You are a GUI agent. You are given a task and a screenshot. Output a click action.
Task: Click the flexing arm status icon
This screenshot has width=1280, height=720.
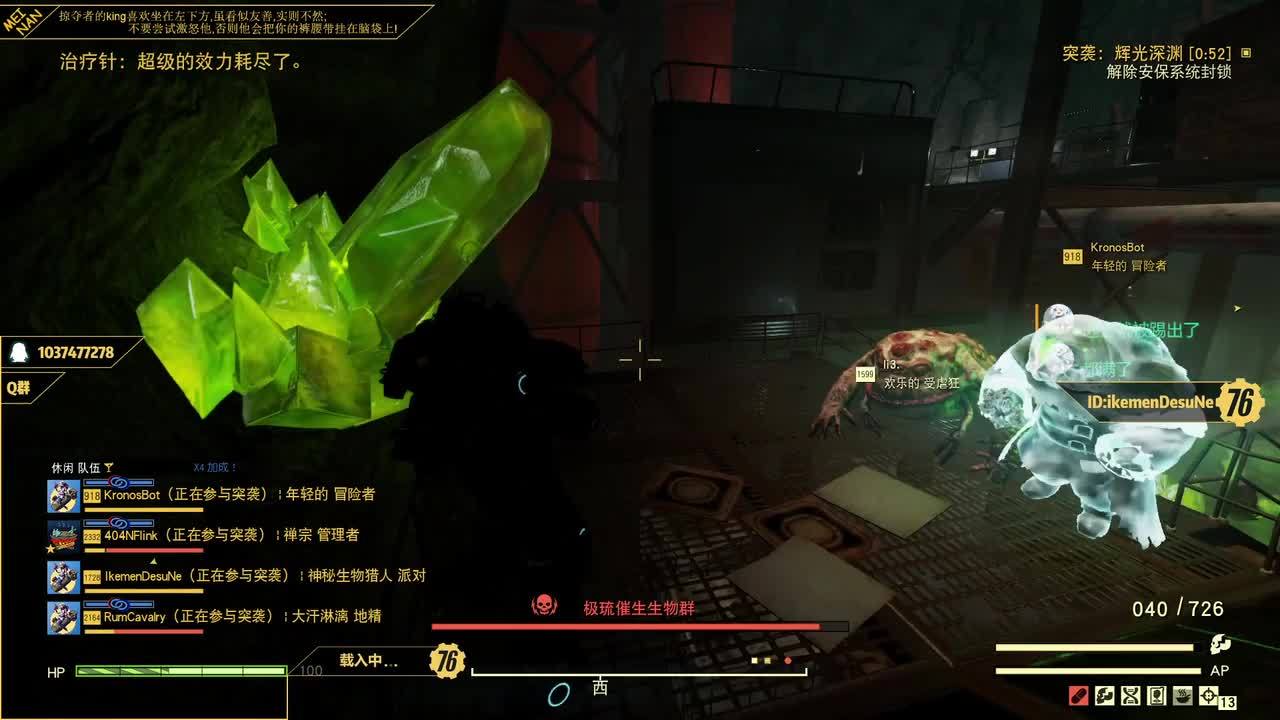1105,695
